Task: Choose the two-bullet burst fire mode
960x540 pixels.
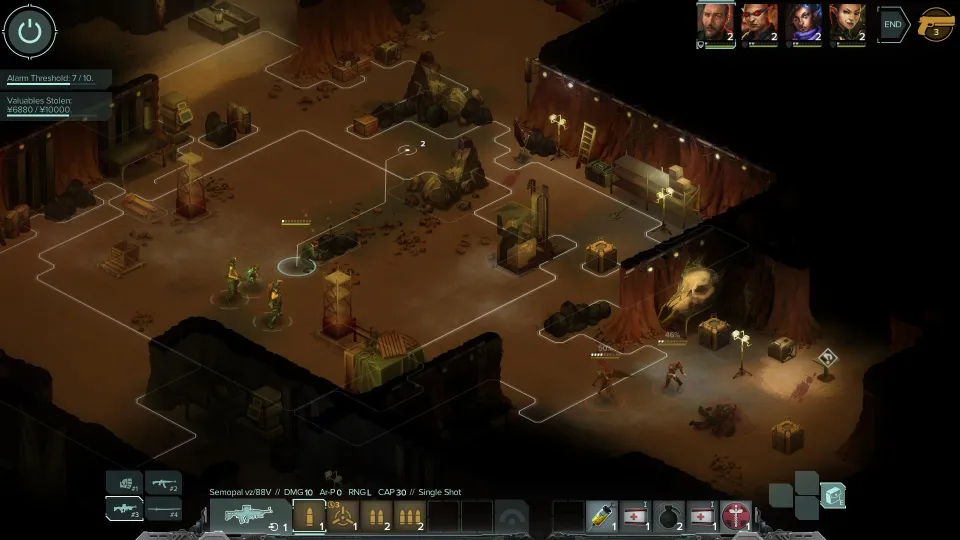Action: (x=377, y=516)
